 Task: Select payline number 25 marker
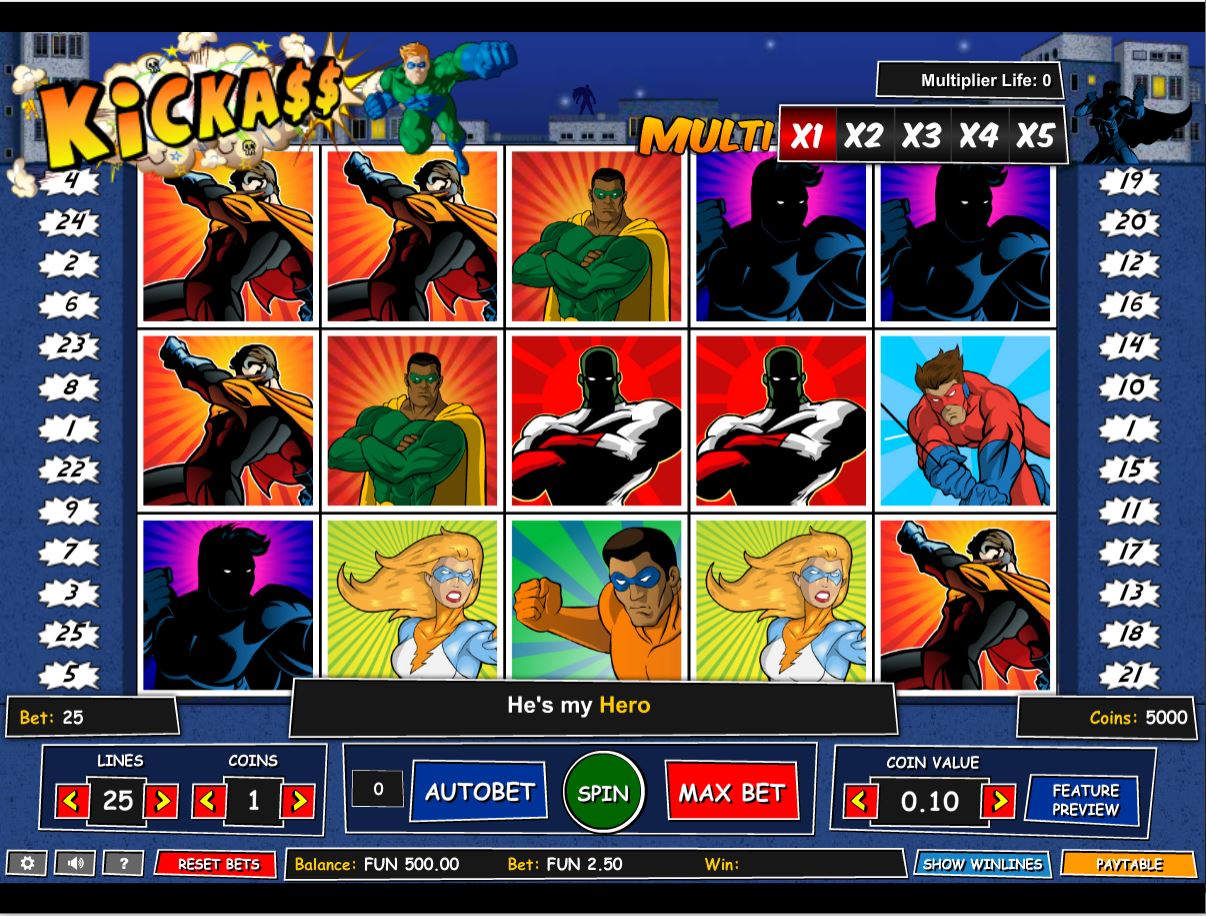click(70, 634)
